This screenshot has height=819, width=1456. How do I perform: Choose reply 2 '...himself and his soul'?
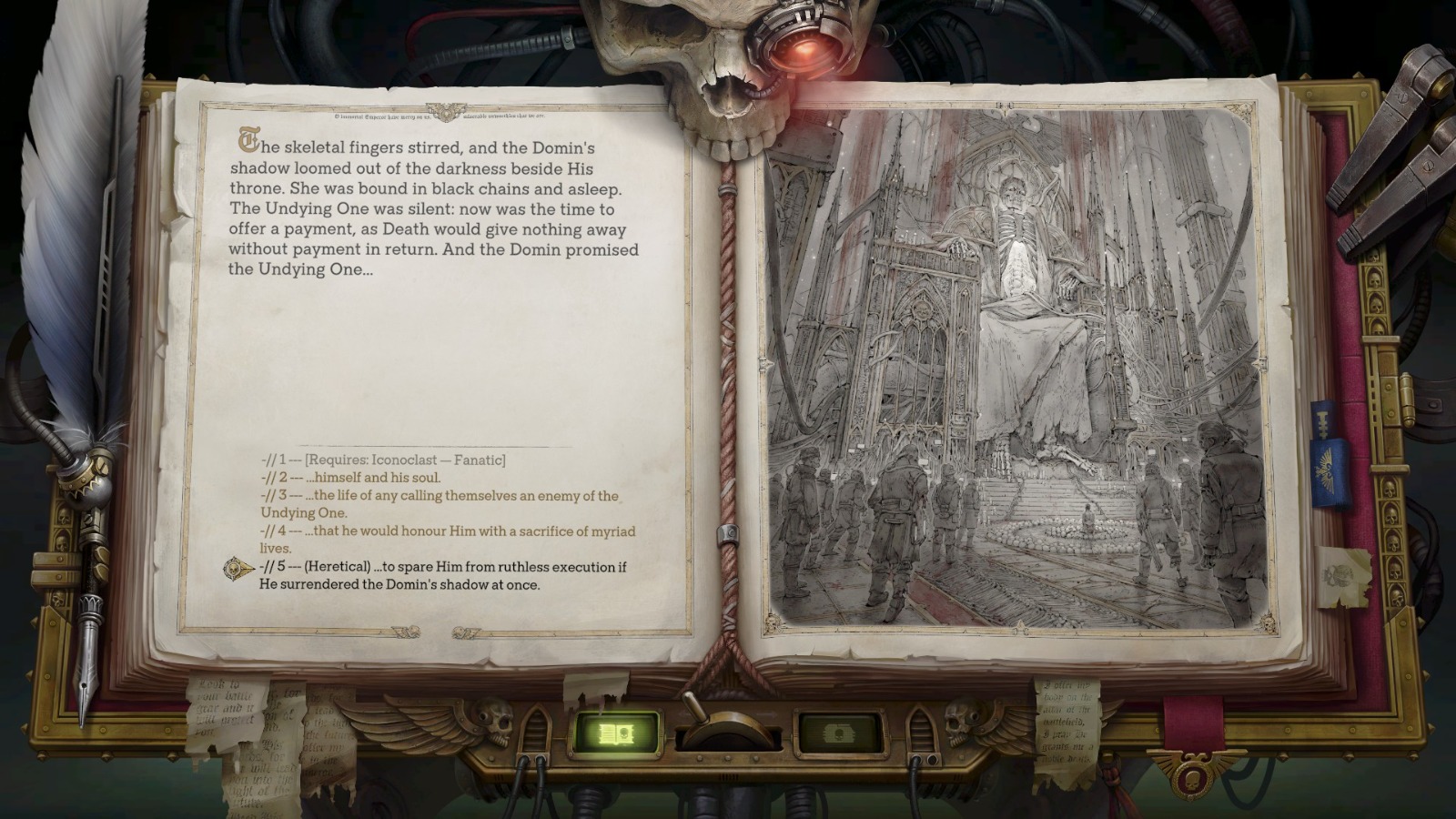point(350,478)
